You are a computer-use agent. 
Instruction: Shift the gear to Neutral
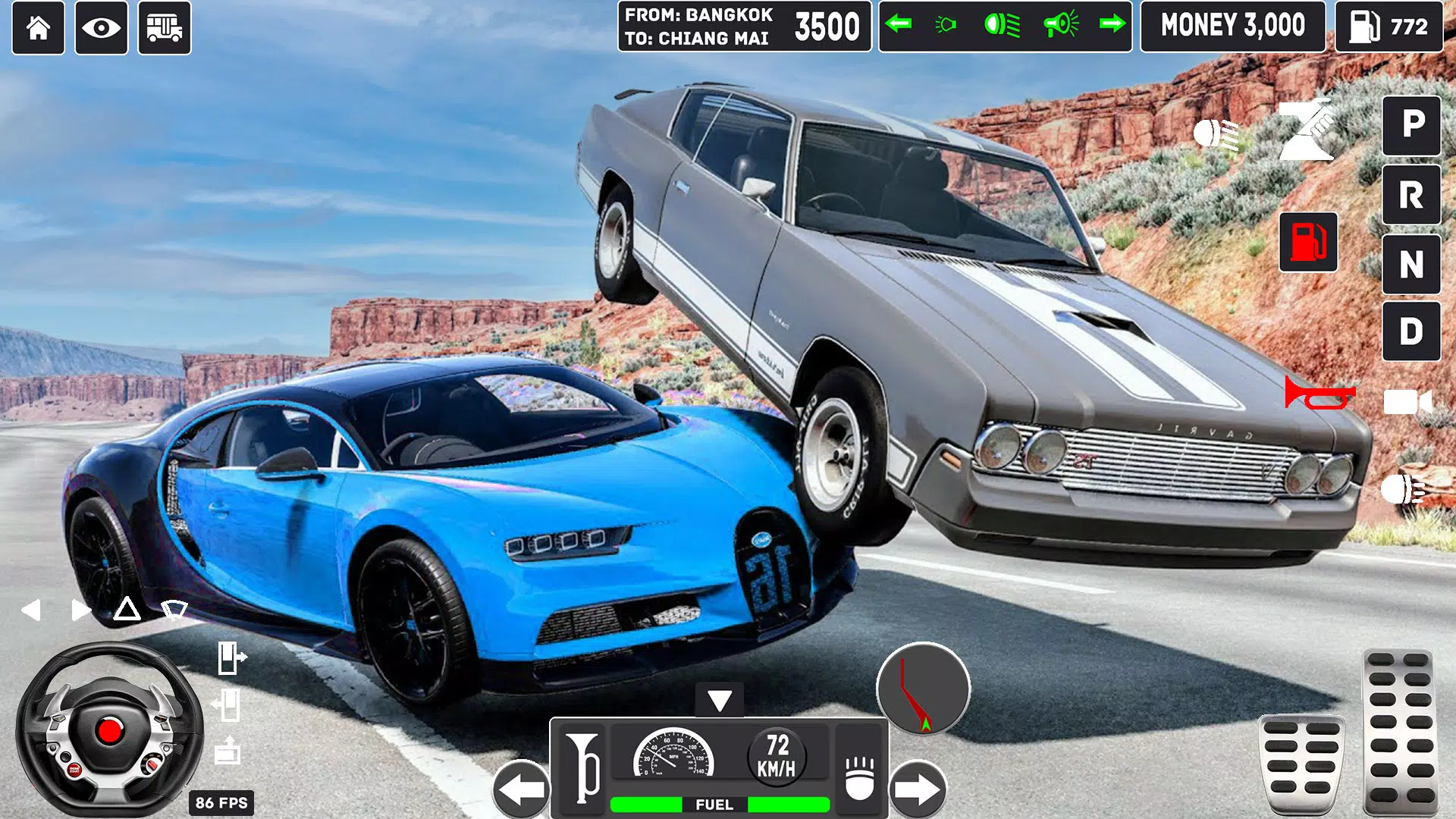1411,265
